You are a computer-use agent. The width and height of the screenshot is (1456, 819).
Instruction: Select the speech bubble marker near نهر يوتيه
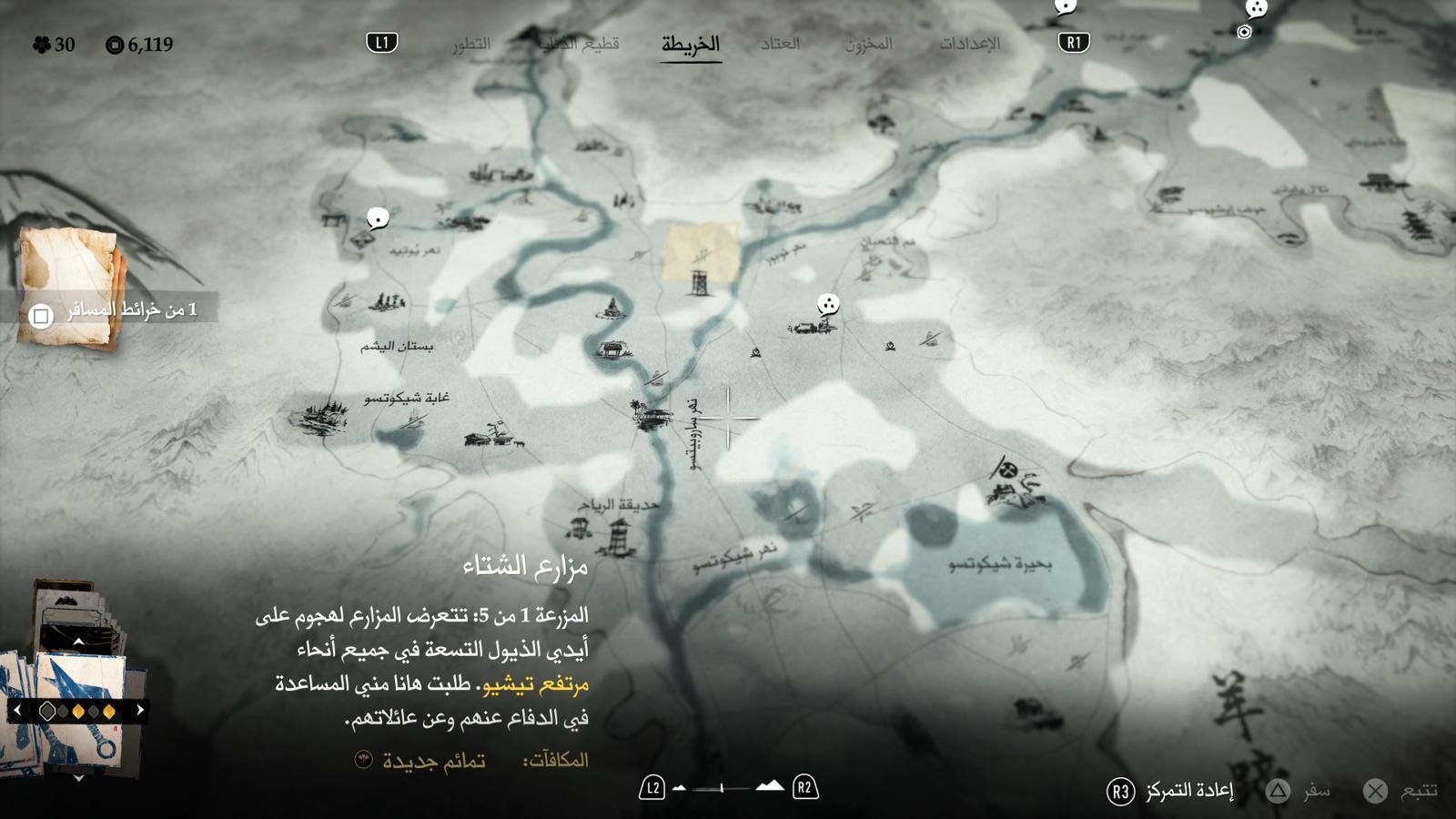tap(378, 218)
